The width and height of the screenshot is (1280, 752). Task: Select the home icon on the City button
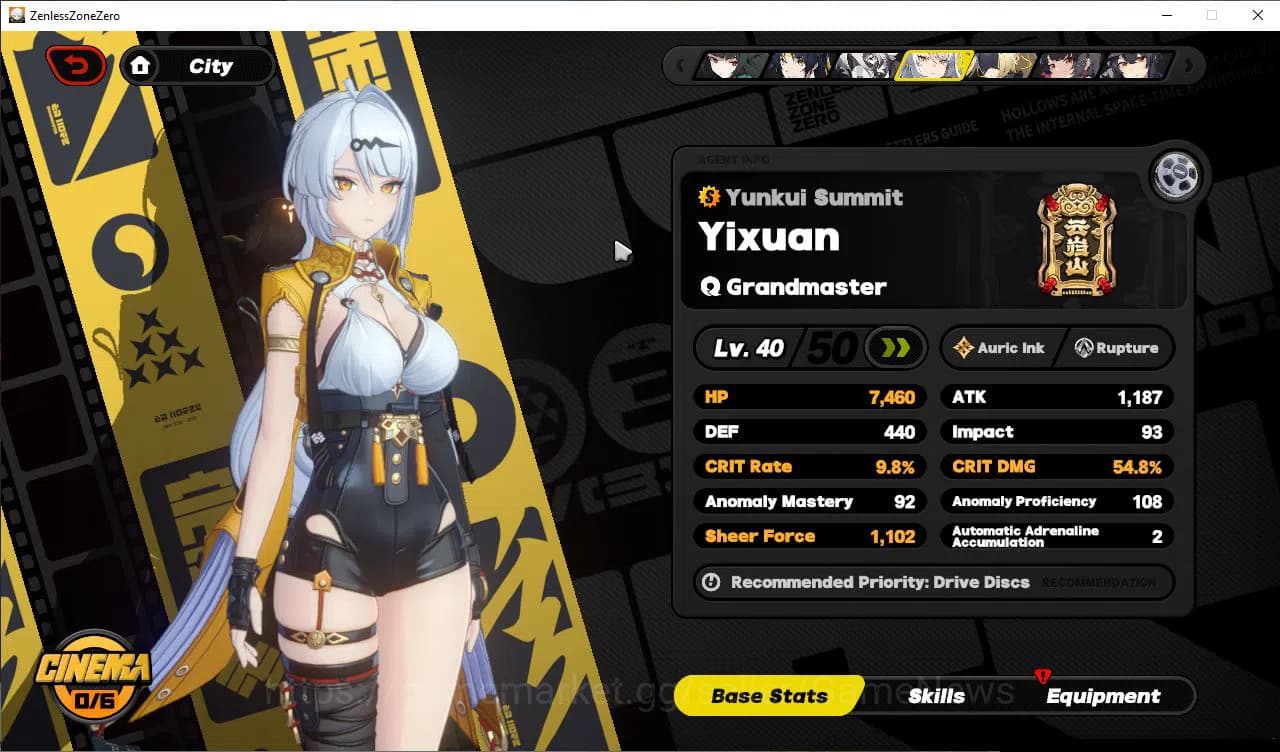coord(141,65)
